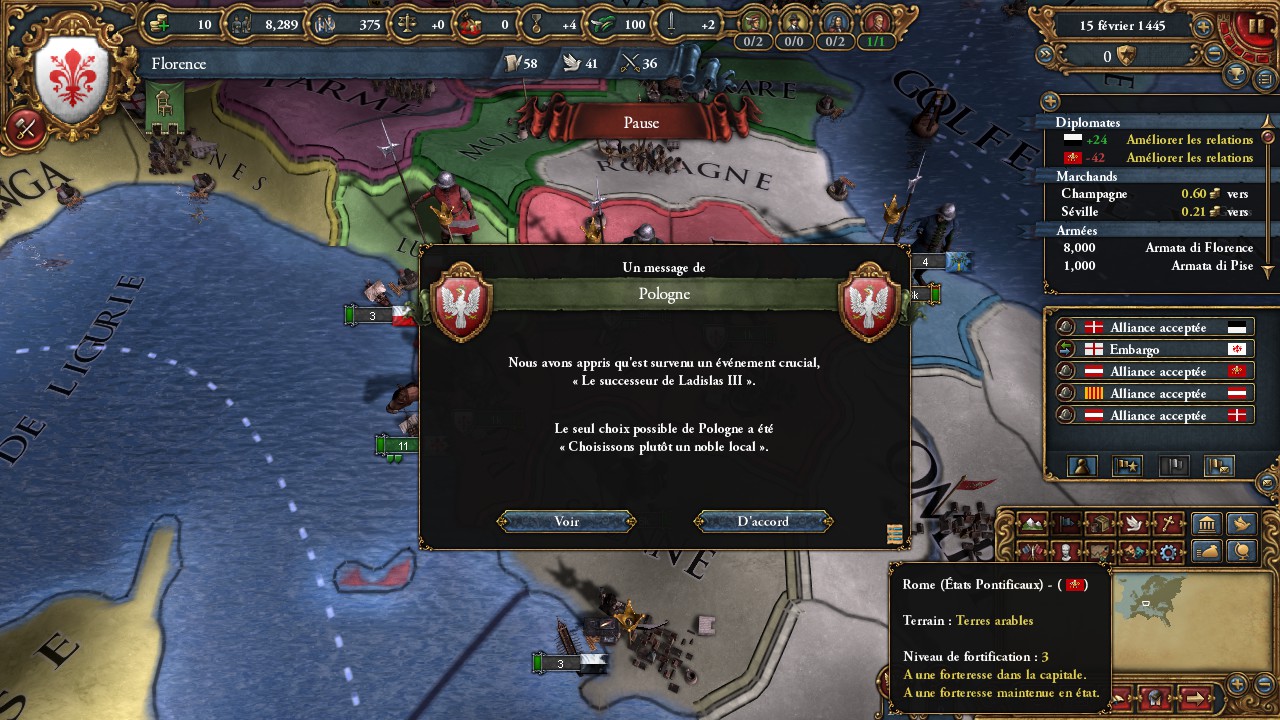
Task: Switch to terrain map mode
Action: (x=1034, y=524)
